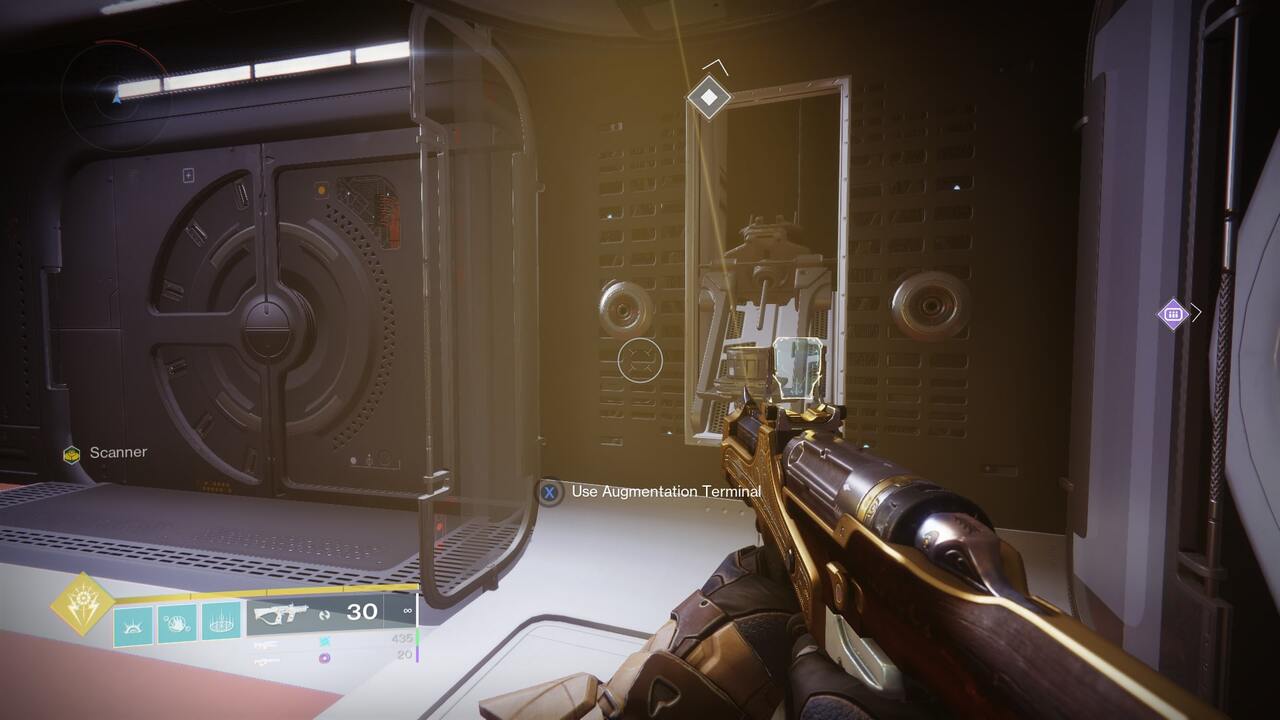
Task: Click the purple currency donut icon
Action: tap(325, 658)
